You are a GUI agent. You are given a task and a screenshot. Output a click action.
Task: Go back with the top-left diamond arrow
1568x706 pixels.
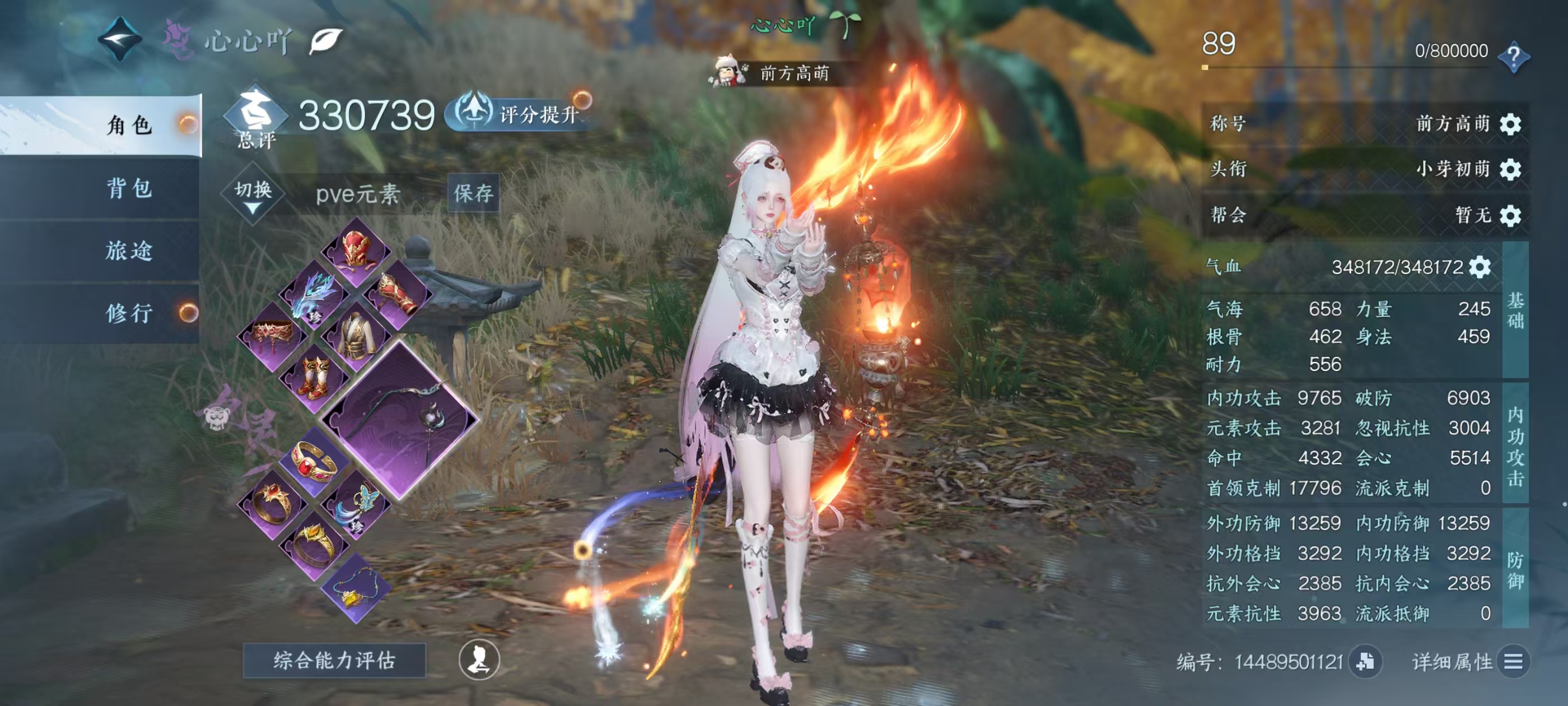pyautogui.click(x=120, y=40)
